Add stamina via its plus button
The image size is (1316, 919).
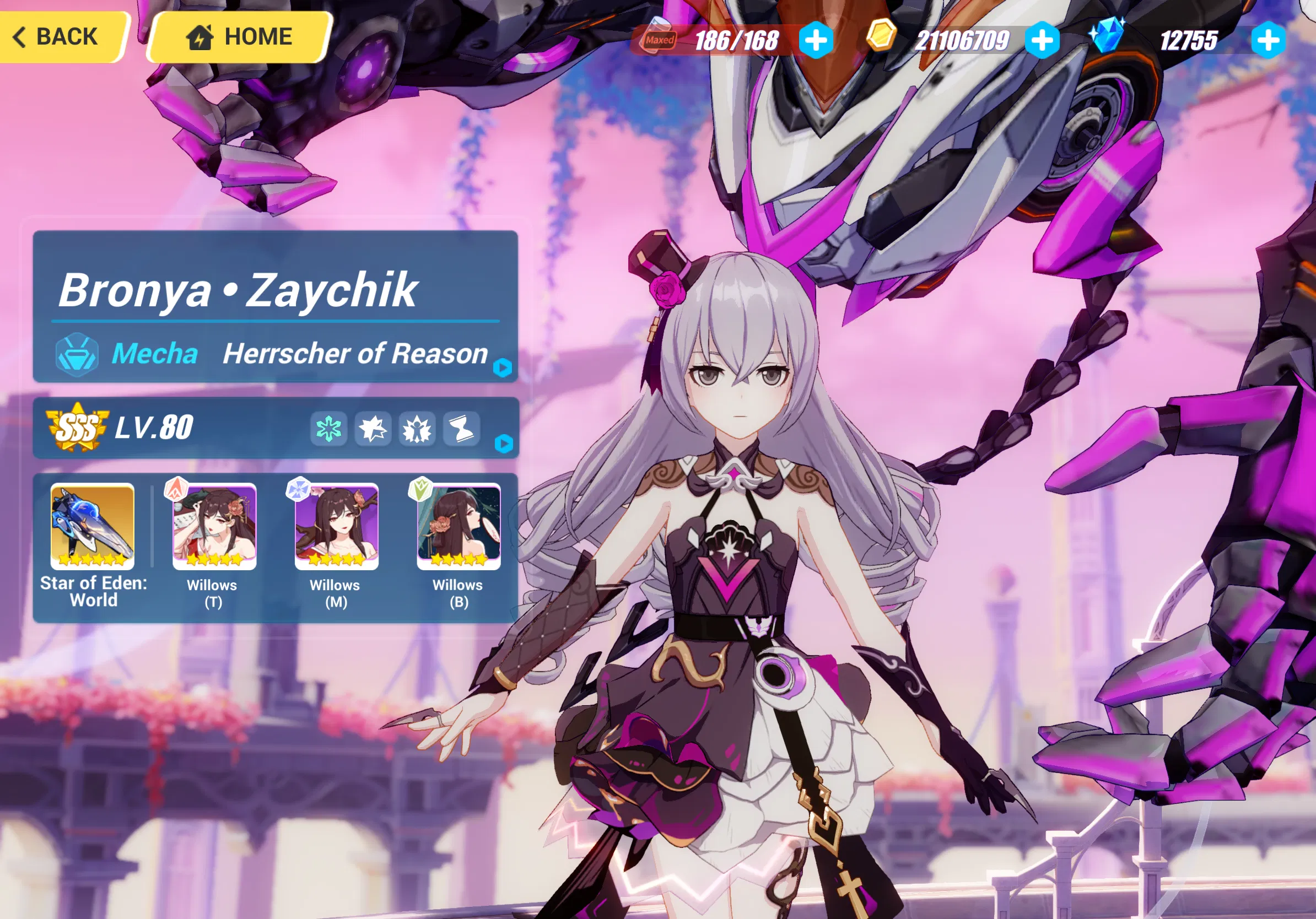[x=815, y=39]
